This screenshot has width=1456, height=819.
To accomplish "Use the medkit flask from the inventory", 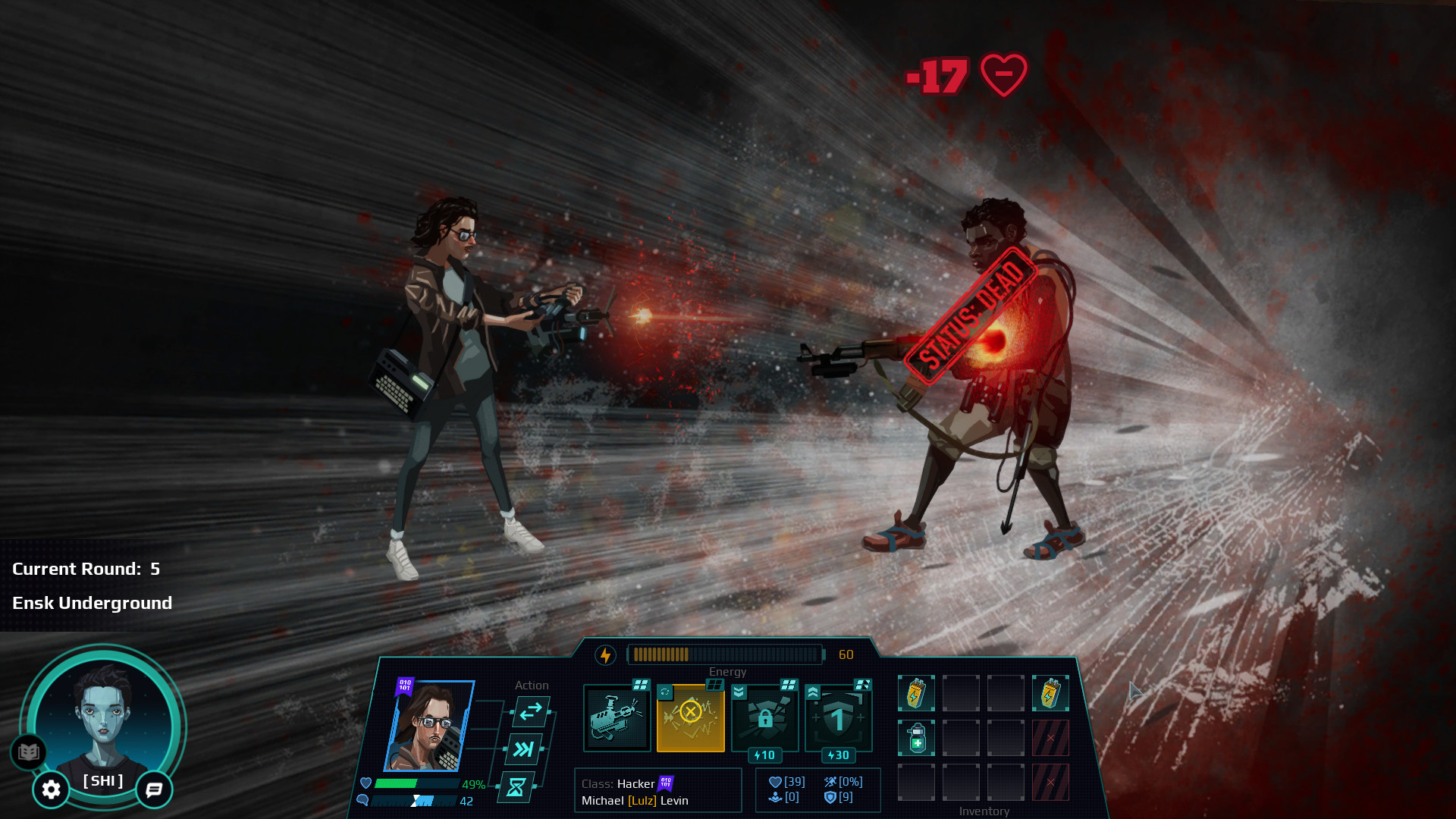I will pyautogui.click(x=918, y=737).
